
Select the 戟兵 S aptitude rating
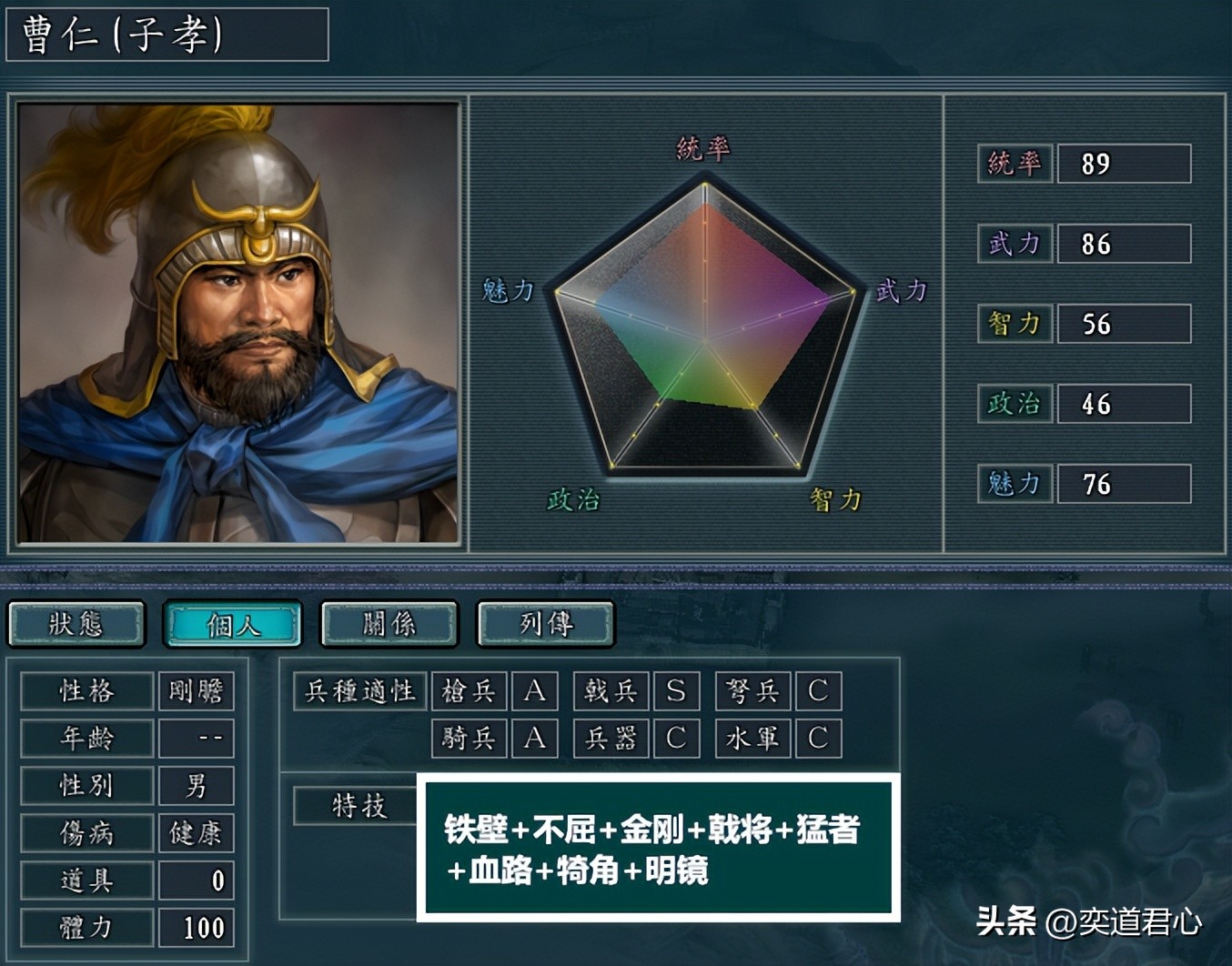(677, 691)
